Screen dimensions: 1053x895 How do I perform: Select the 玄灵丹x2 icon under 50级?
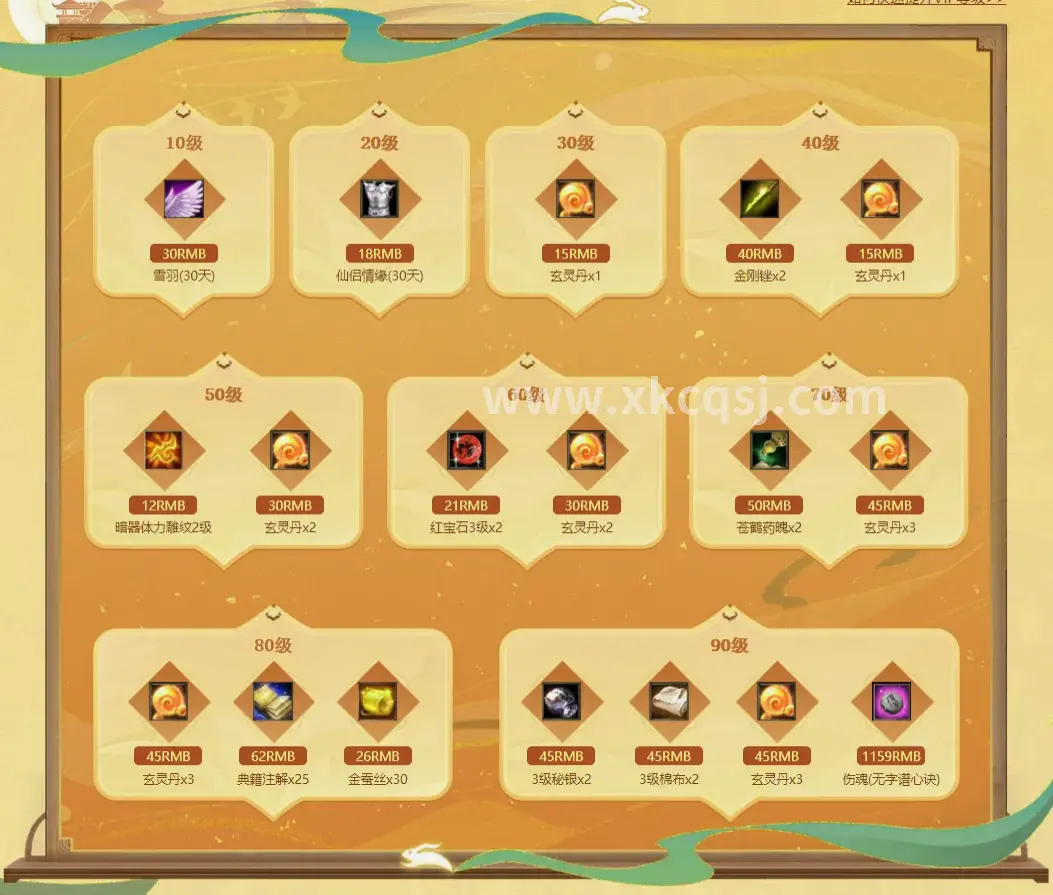tap(290, 451)
